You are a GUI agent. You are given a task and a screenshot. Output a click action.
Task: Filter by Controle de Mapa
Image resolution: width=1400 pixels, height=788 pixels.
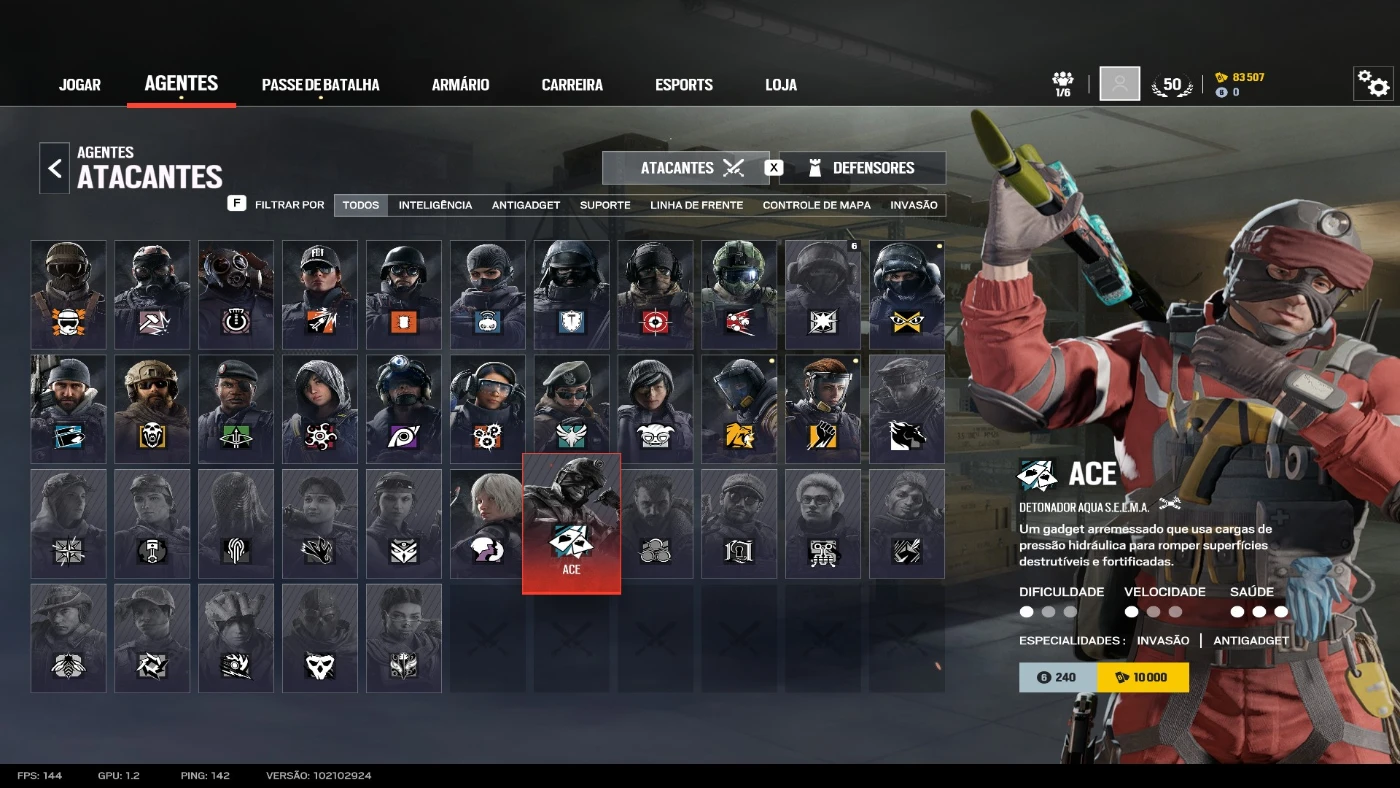coord(816,205)
